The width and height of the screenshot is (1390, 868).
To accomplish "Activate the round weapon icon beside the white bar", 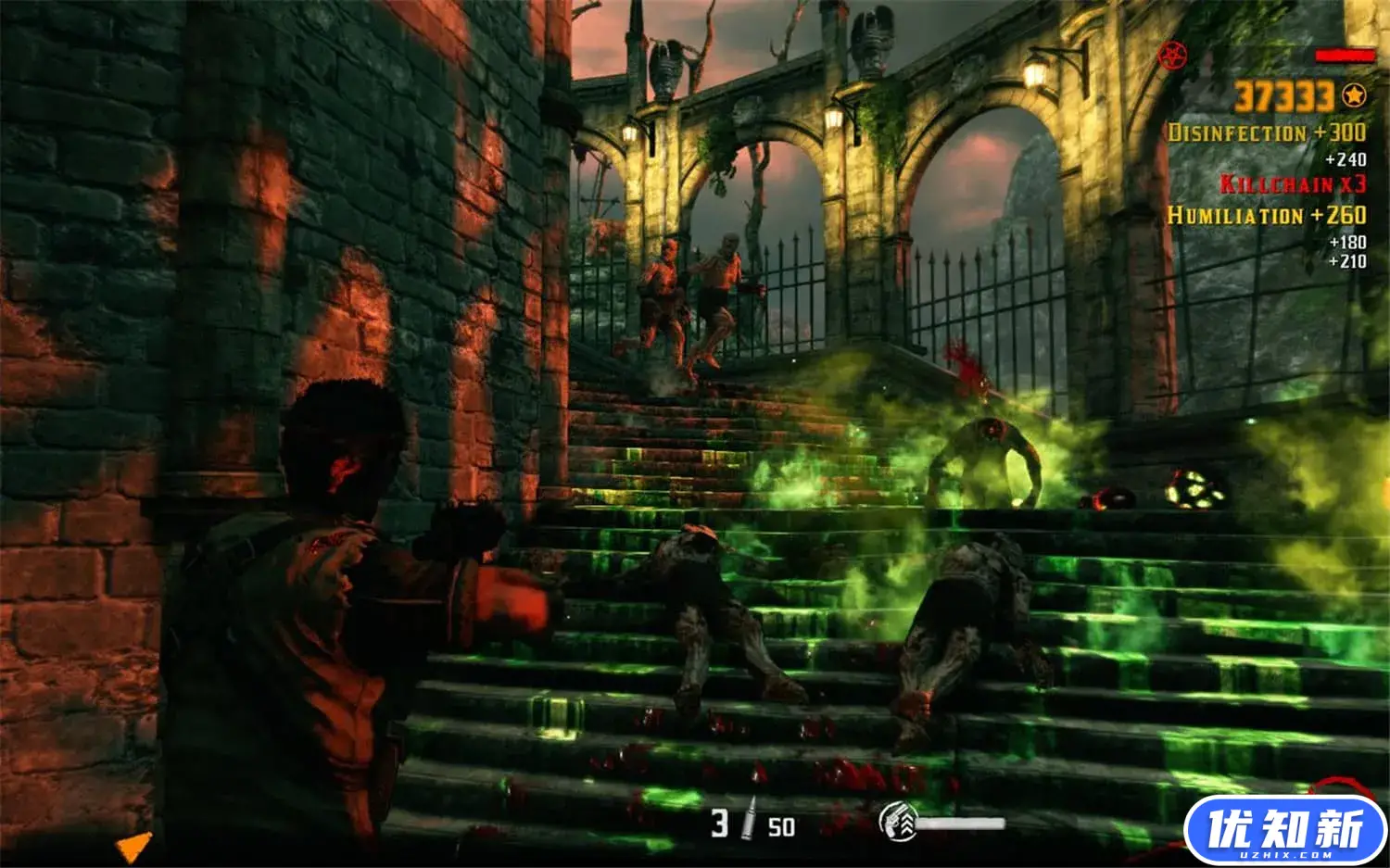I will 897,822.
